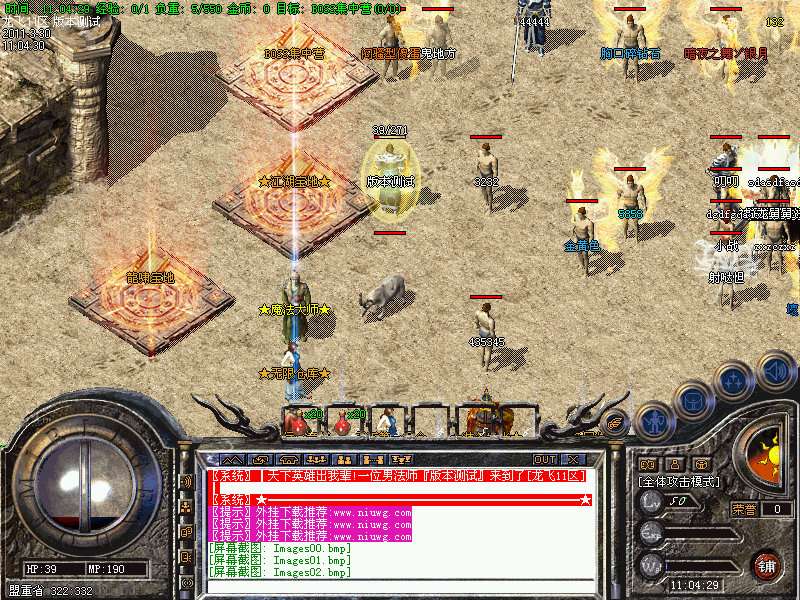Open the shop with the red 铺 button

point(767,565)
